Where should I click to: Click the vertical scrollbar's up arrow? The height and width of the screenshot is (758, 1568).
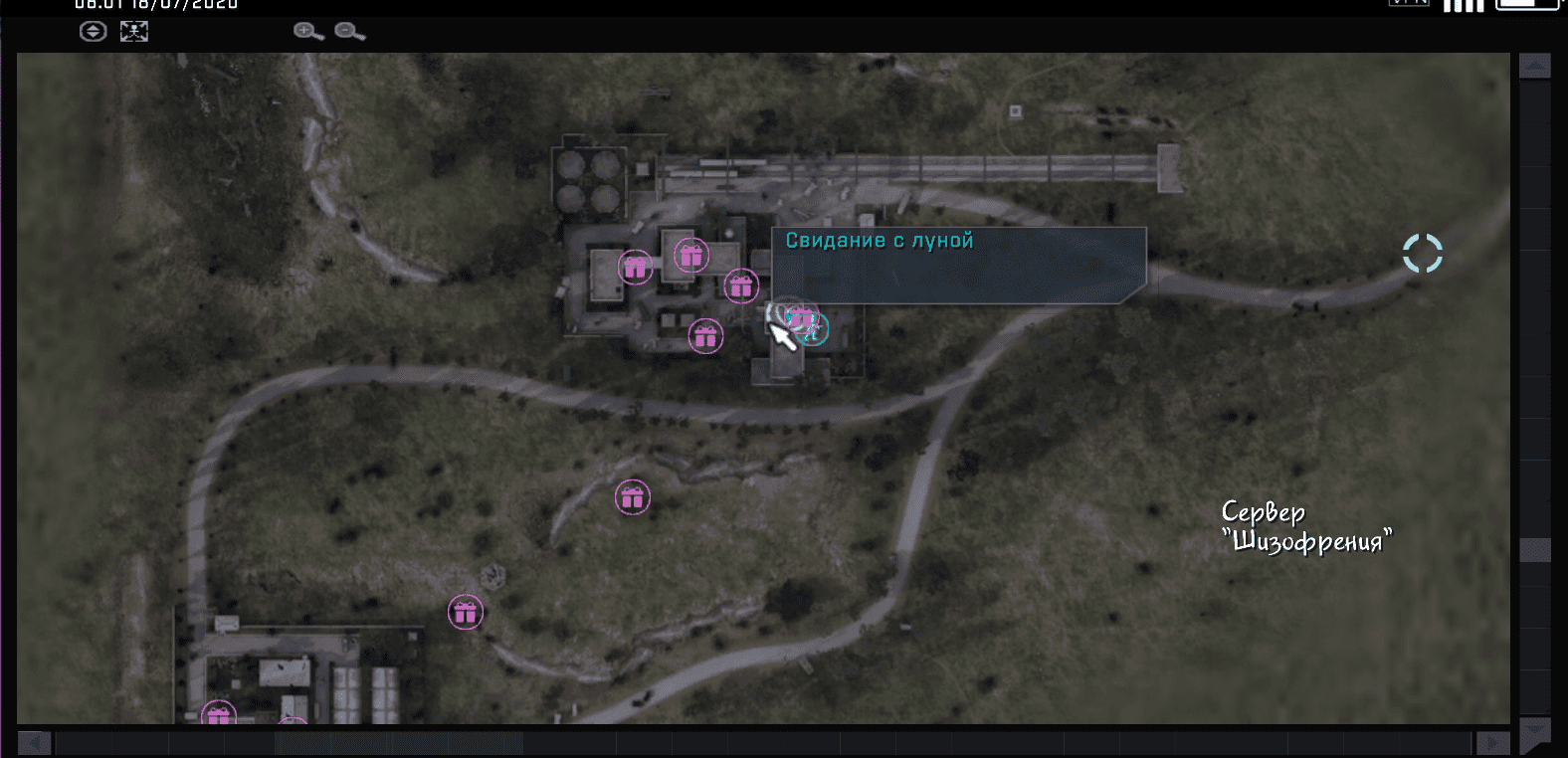(1534, 67)
